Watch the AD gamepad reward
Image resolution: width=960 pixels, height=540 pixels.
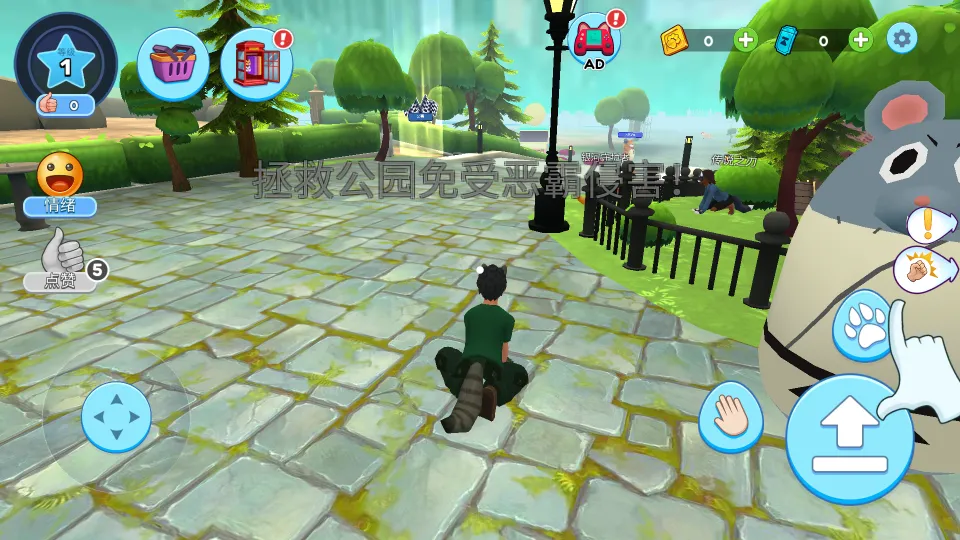[594, 41]
